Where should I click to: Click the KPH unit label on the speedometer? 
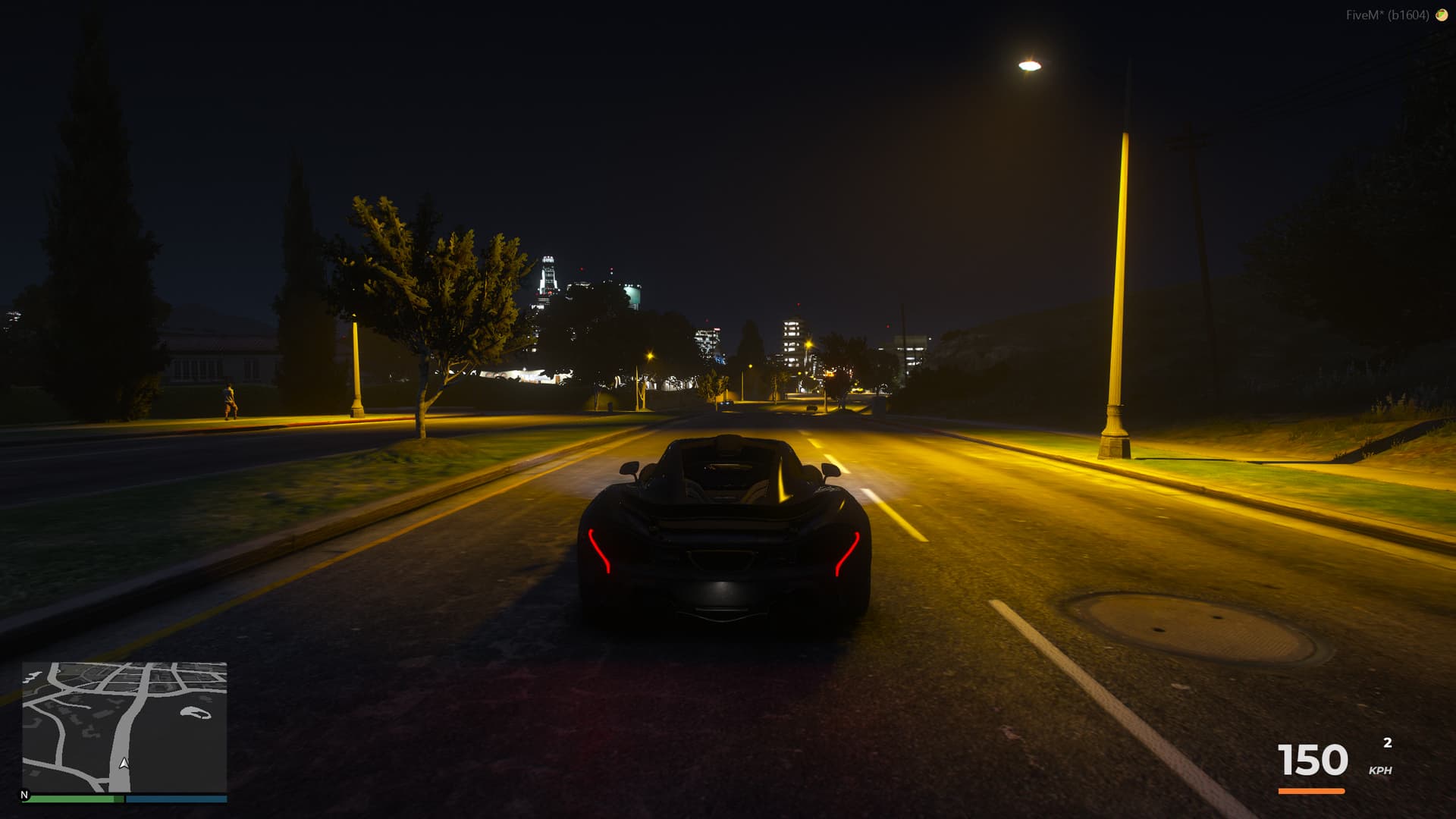1380,770
